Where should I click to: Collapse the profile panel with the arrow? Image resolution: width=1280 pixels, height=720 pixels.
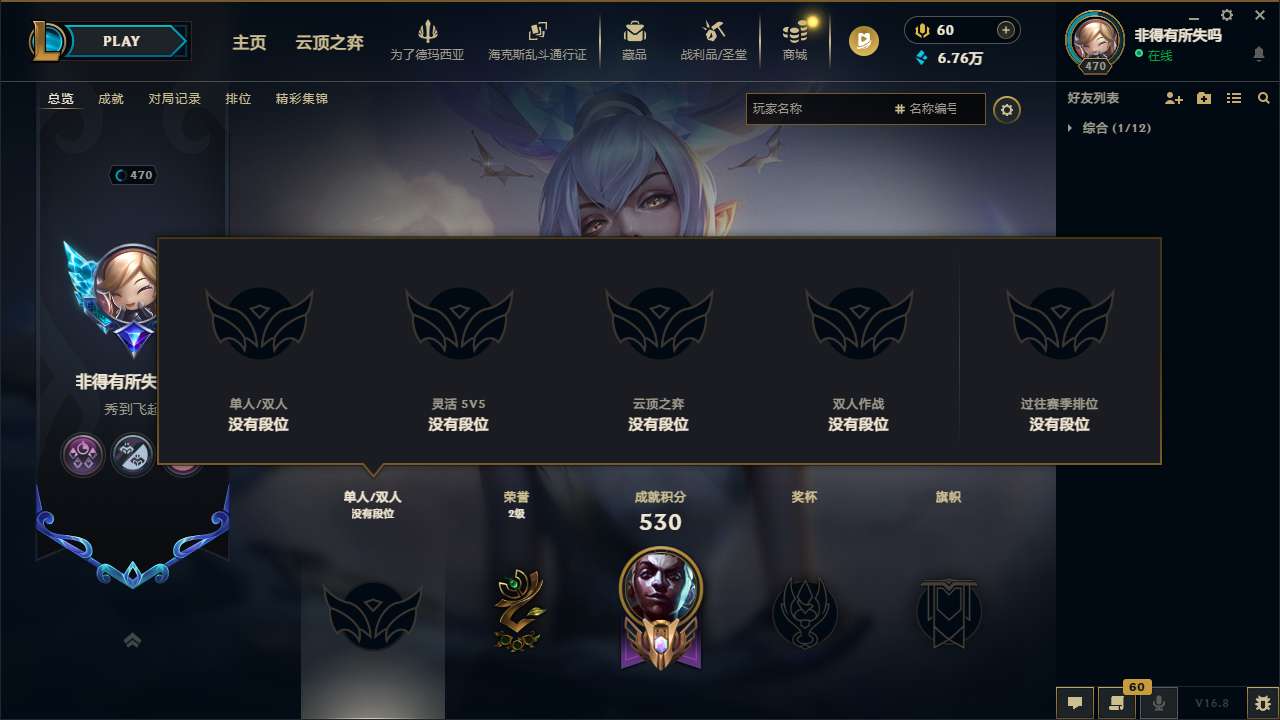tap(133, 640)
